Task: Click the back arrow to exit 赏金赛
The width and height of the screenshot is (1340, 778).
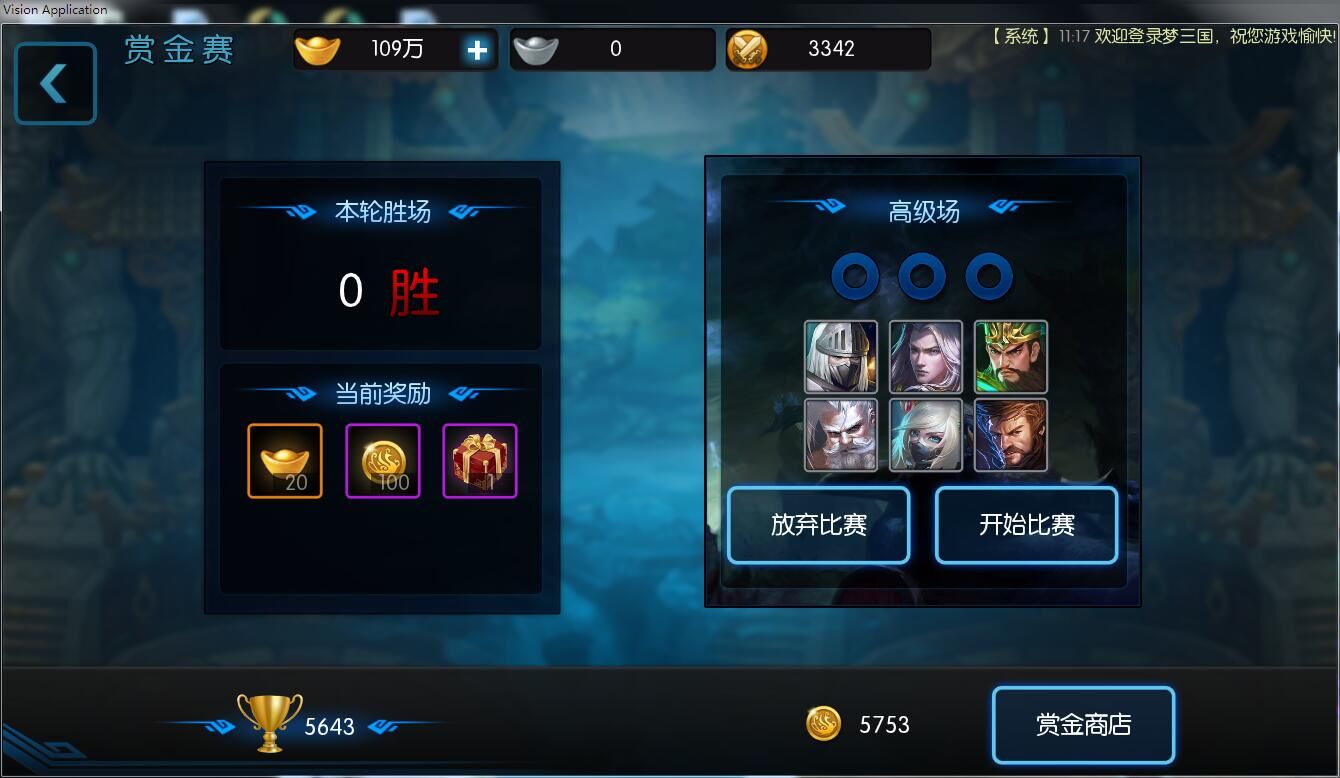Action: tap(55, 83)
